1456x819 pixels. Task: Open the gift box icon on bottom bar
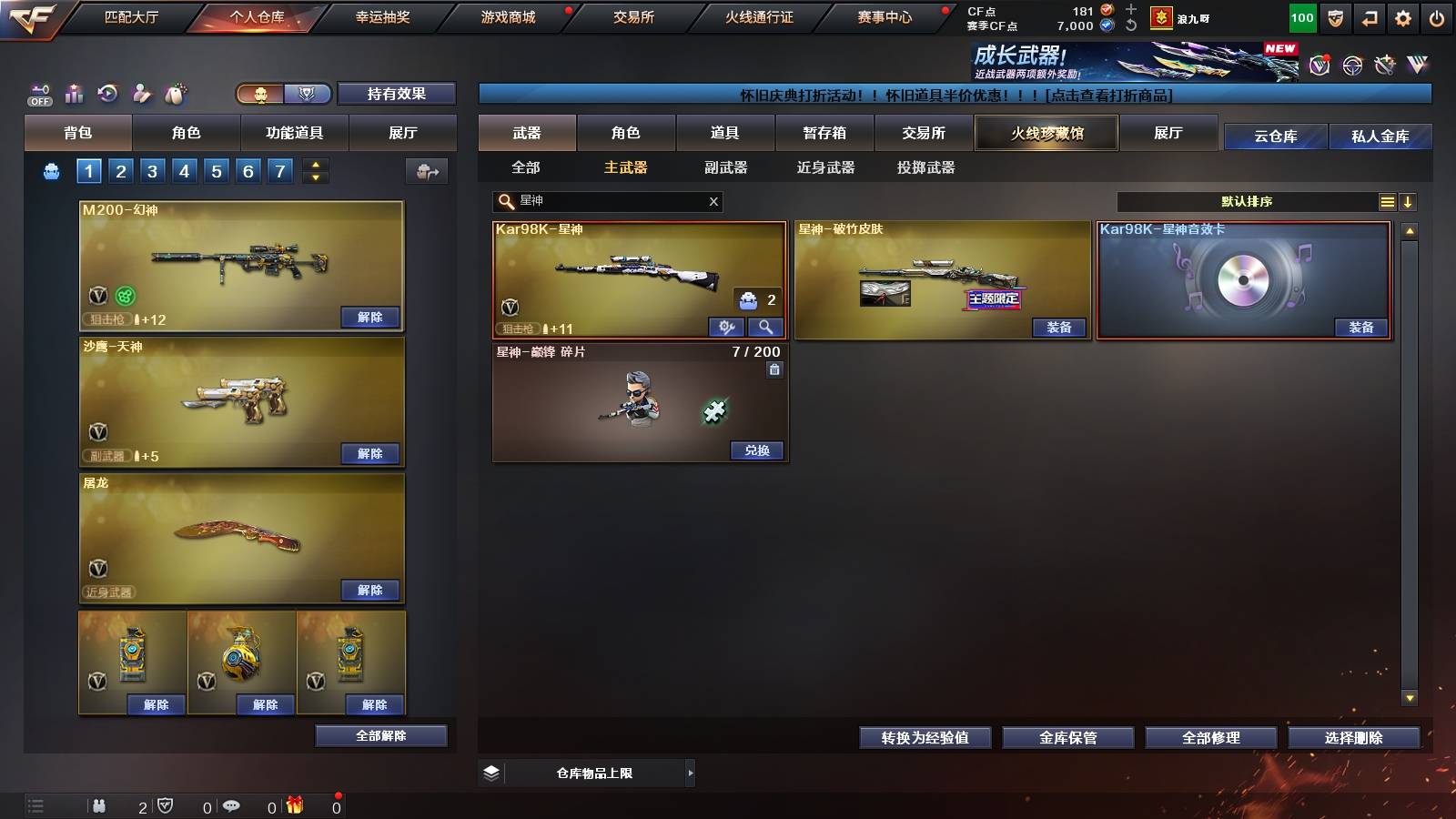(293, 804)
